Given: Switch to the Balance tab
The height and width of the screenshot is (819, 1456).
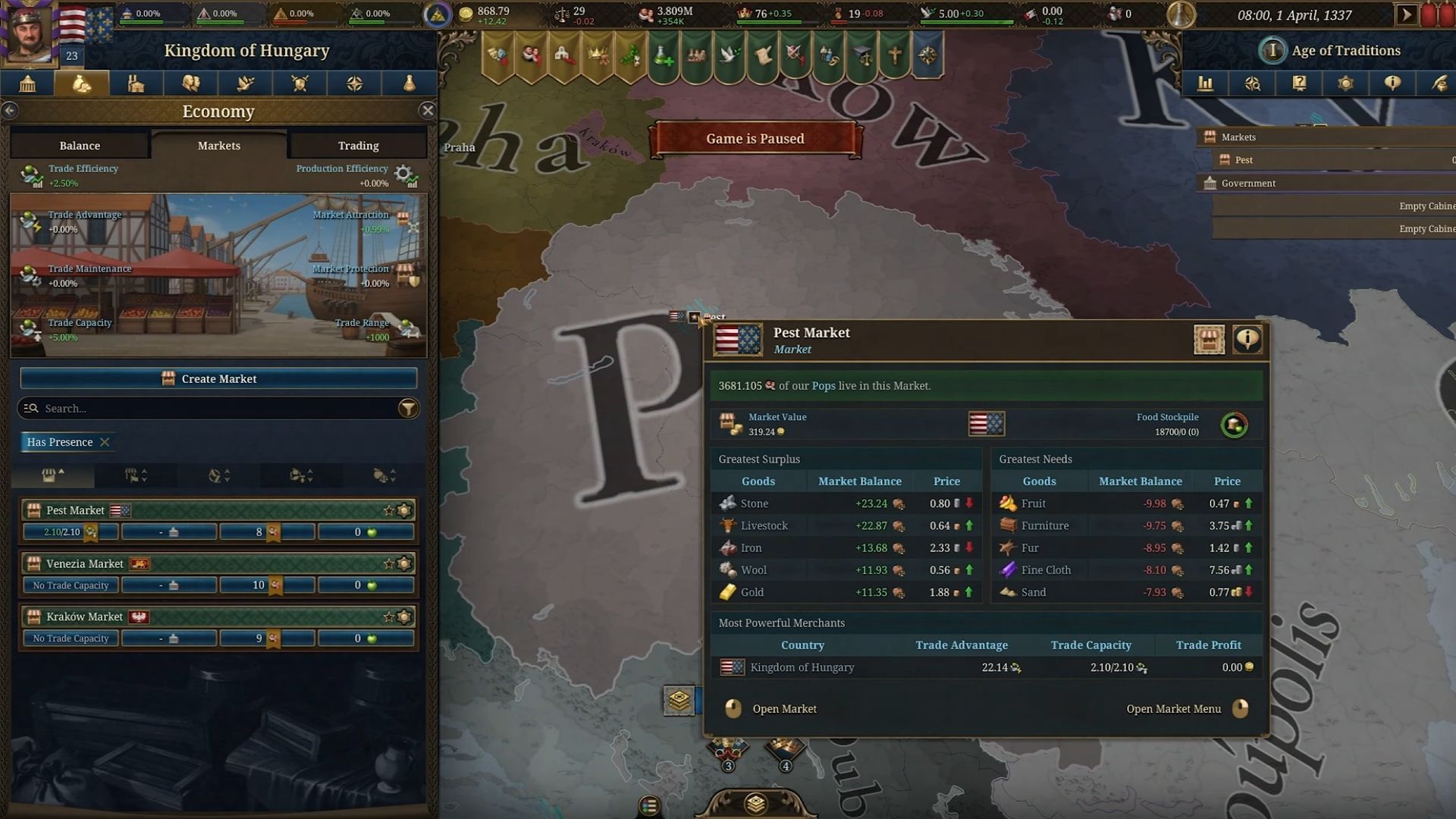Looking at the screenshot, I should pyautogui.click(x=79, y=145).
